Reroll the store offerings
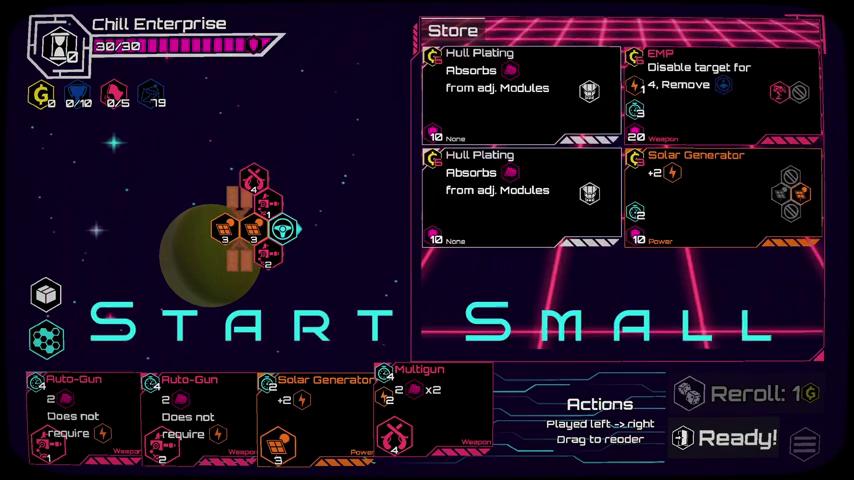The height and width of the screenshot is (480, 854). pos(745,394)
